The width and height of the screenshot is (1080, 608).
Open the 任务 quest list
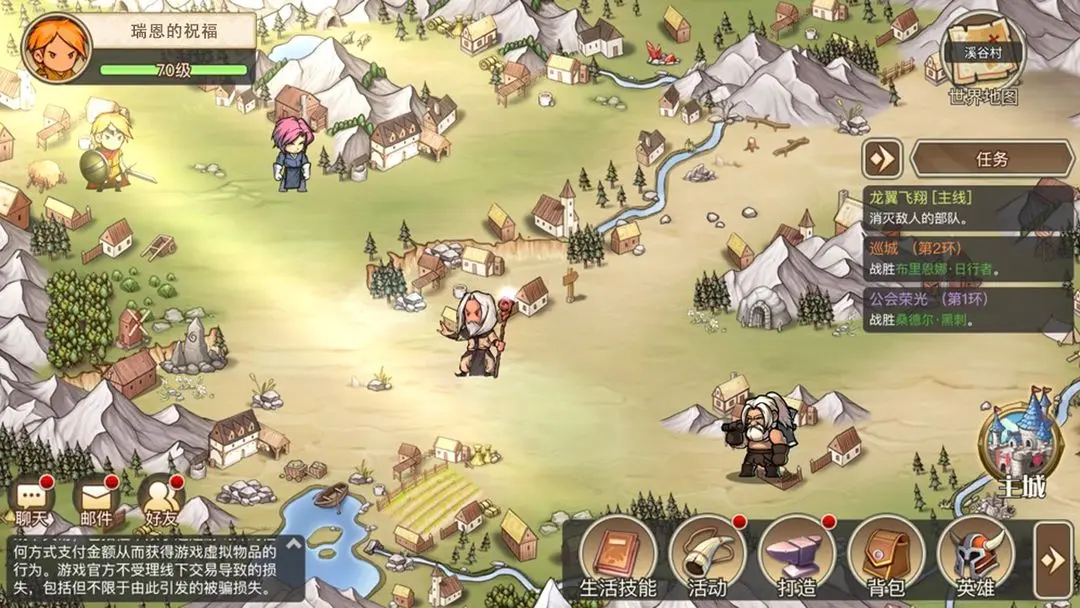coord(991,158)
